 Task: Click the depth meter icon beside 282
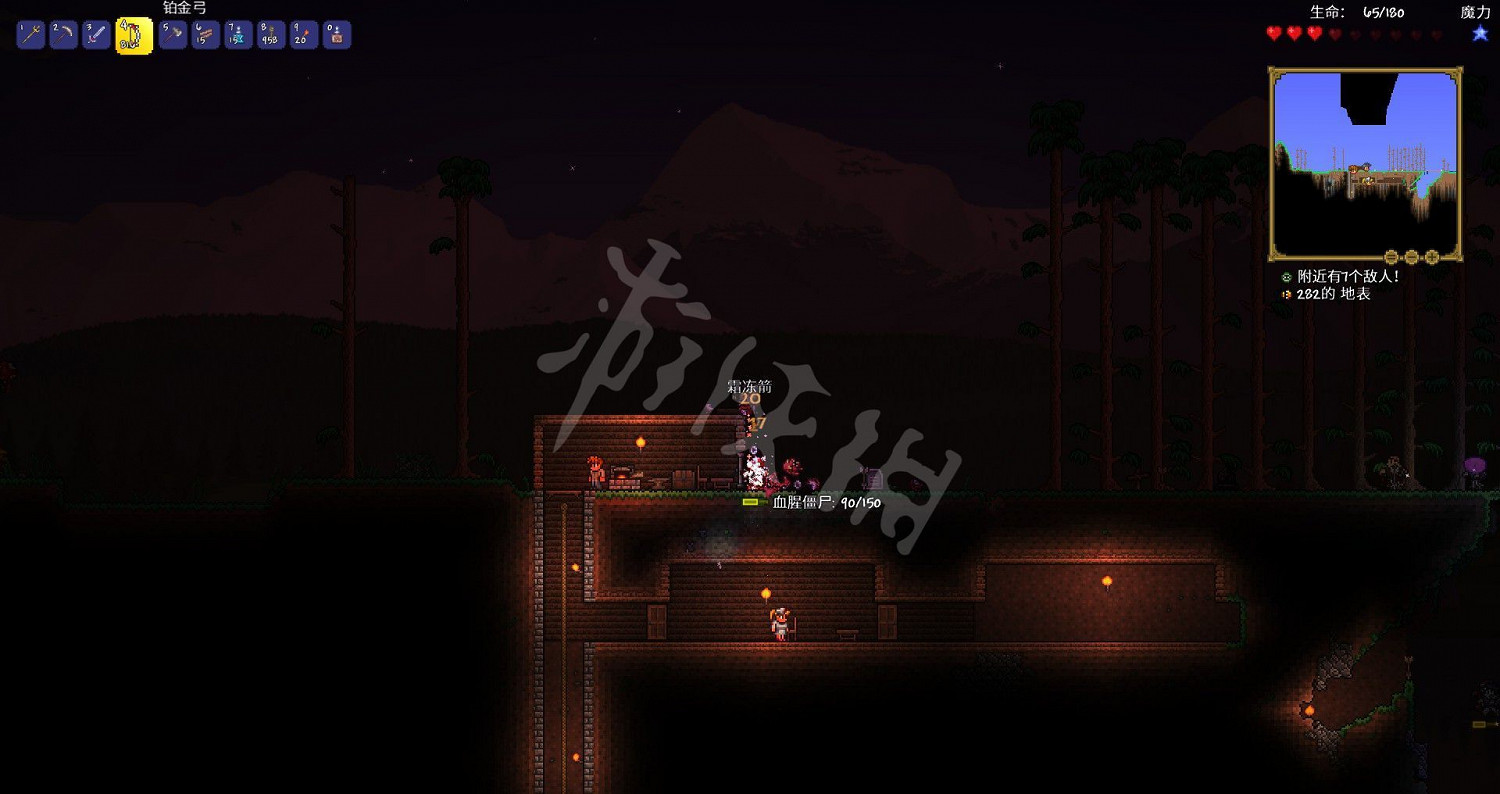[x=1286, y=294]
